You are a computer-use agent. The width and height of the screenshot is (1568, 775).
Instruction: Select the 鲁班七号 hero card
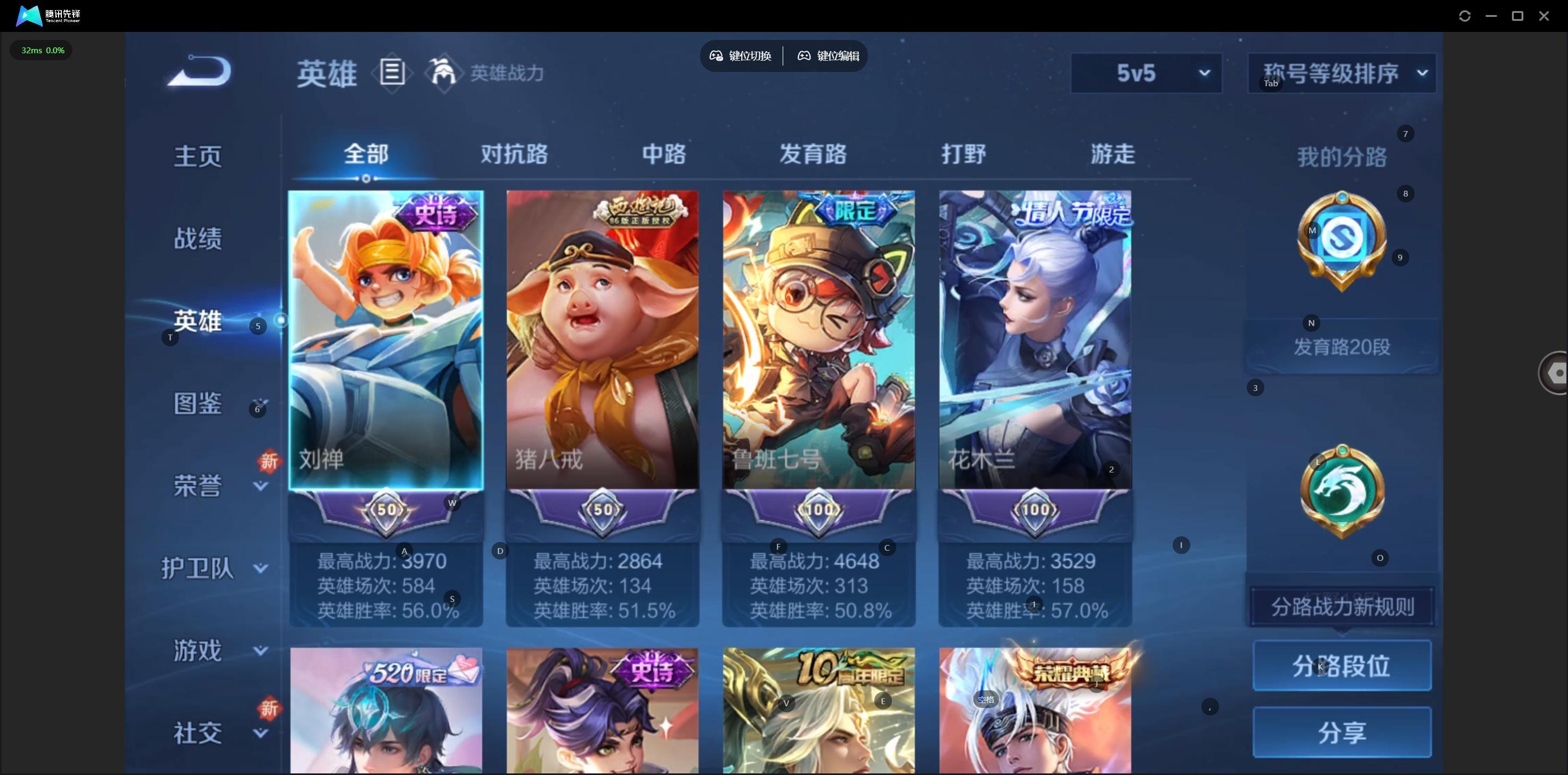coord(818,341)
